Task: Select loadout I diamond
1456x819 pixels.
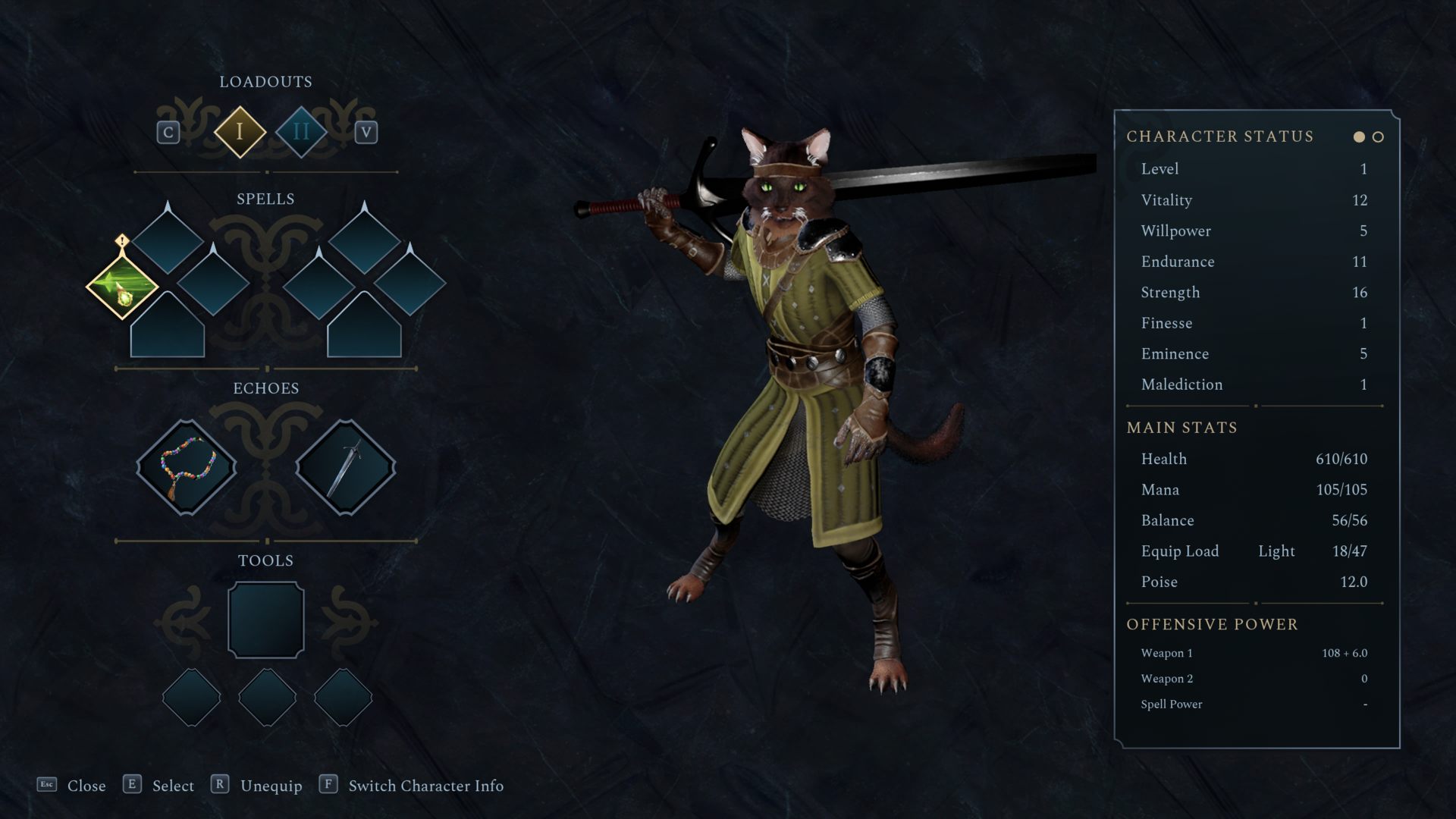Action: coord(240,132)
